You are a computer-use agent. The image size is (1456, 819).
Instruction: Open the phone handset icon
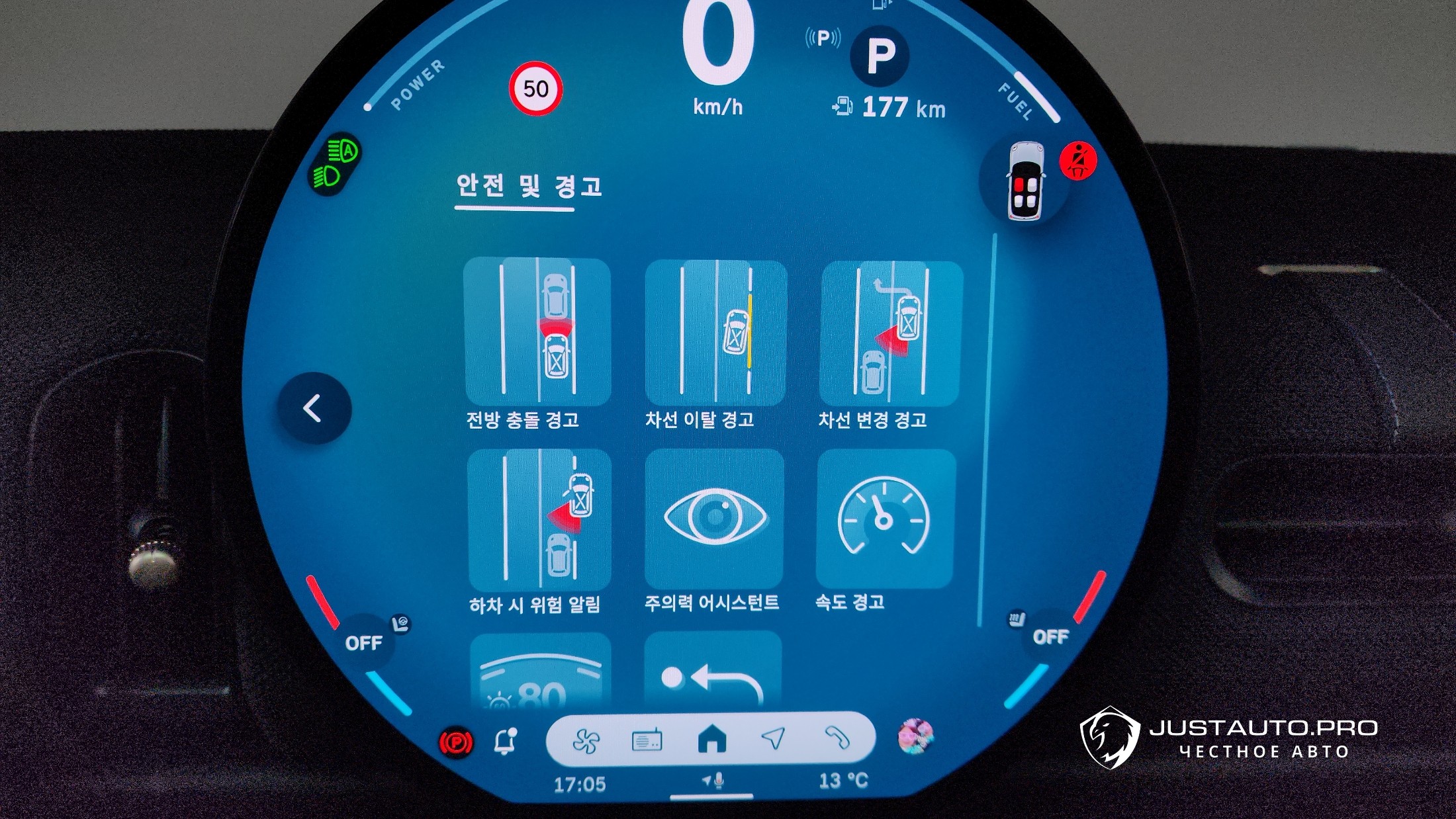(837, 737)
